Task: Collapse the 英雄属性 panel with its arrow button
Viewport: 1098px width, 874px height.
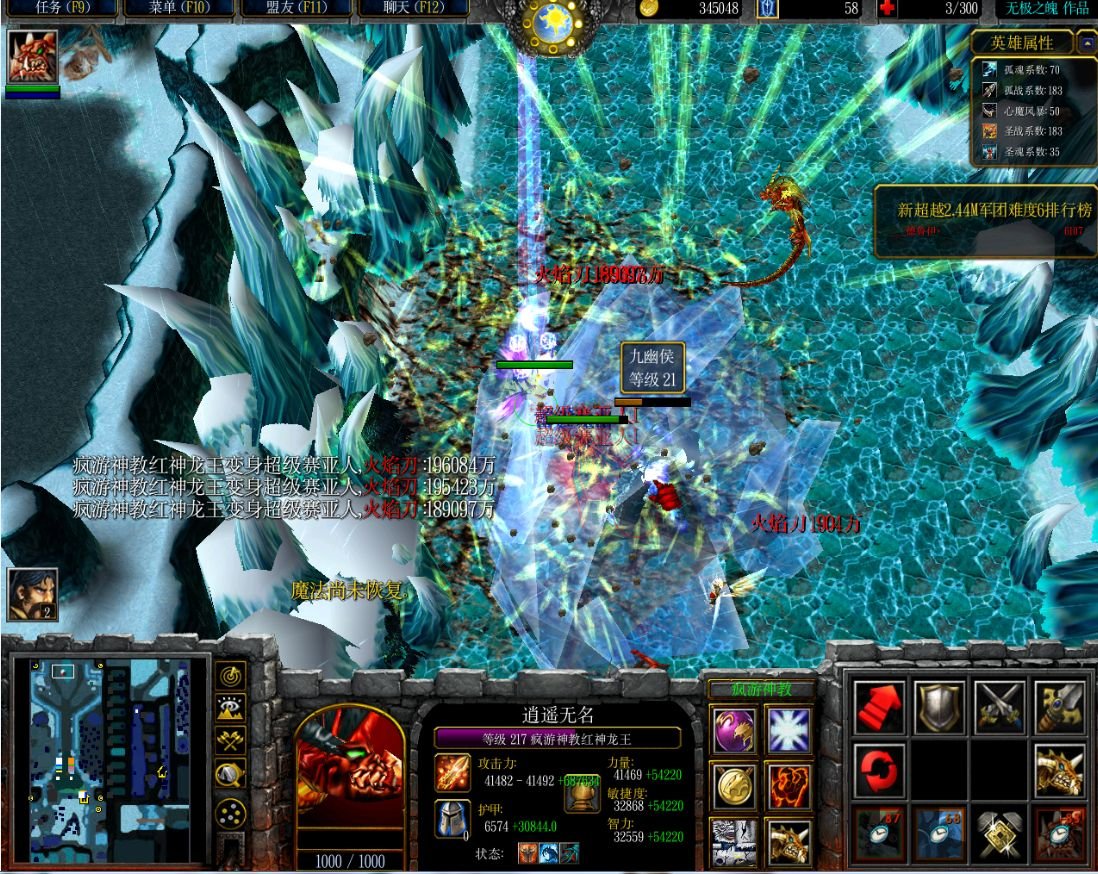Action: (1086, 43)
